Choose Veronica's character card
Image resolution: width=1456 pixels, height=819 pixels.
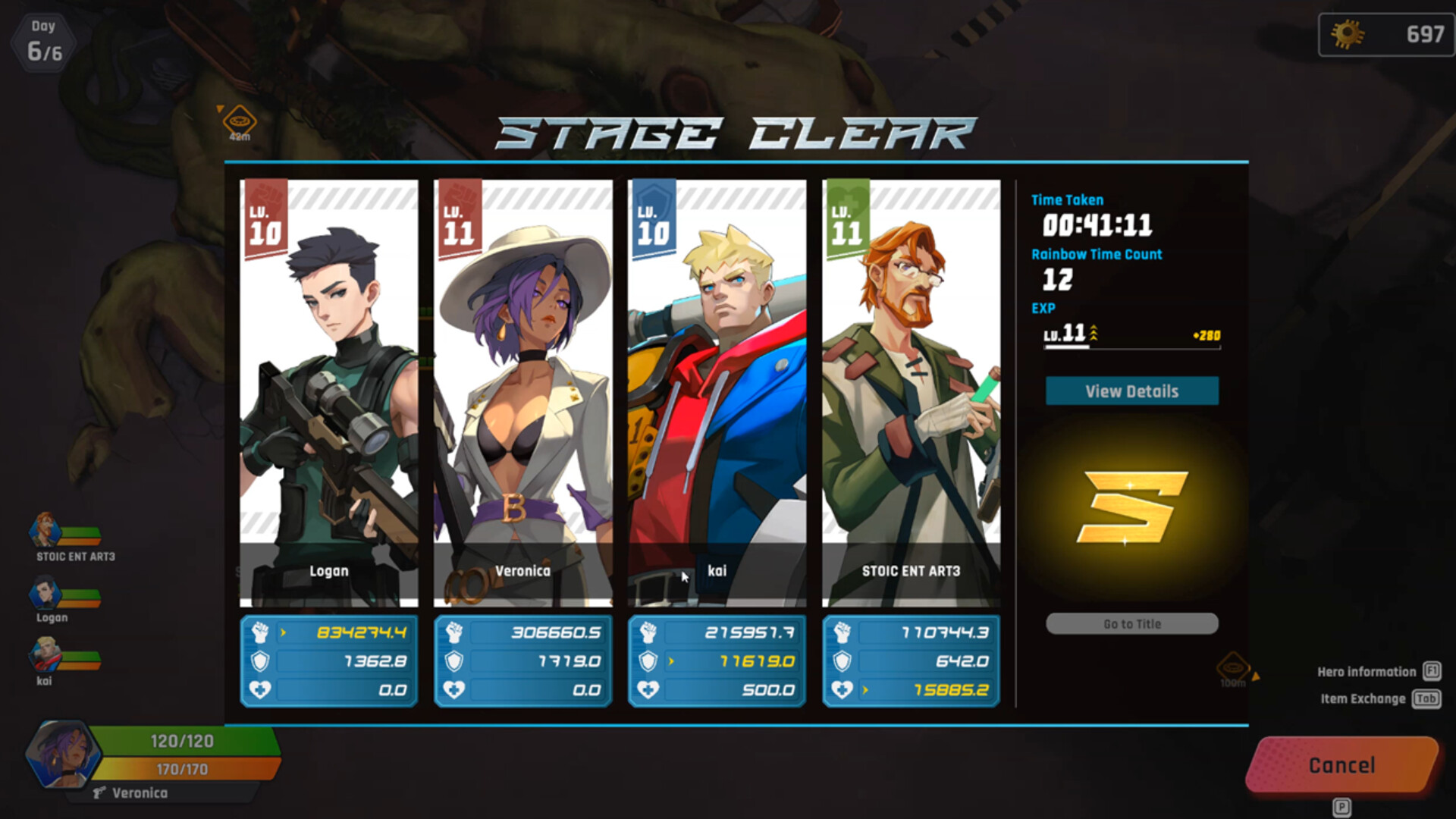click(522, 393)
